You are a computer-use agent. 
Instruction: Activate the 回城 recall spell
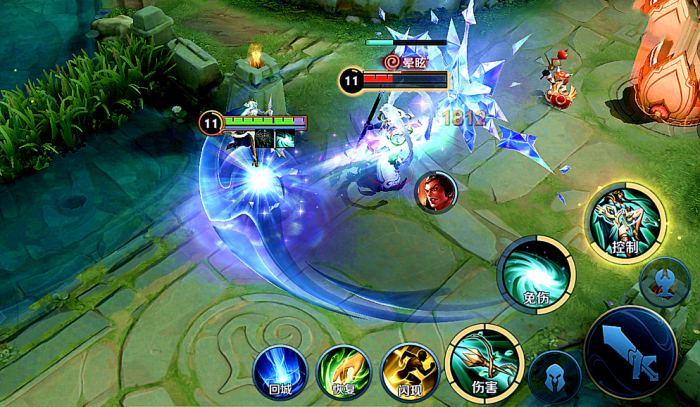279,371
